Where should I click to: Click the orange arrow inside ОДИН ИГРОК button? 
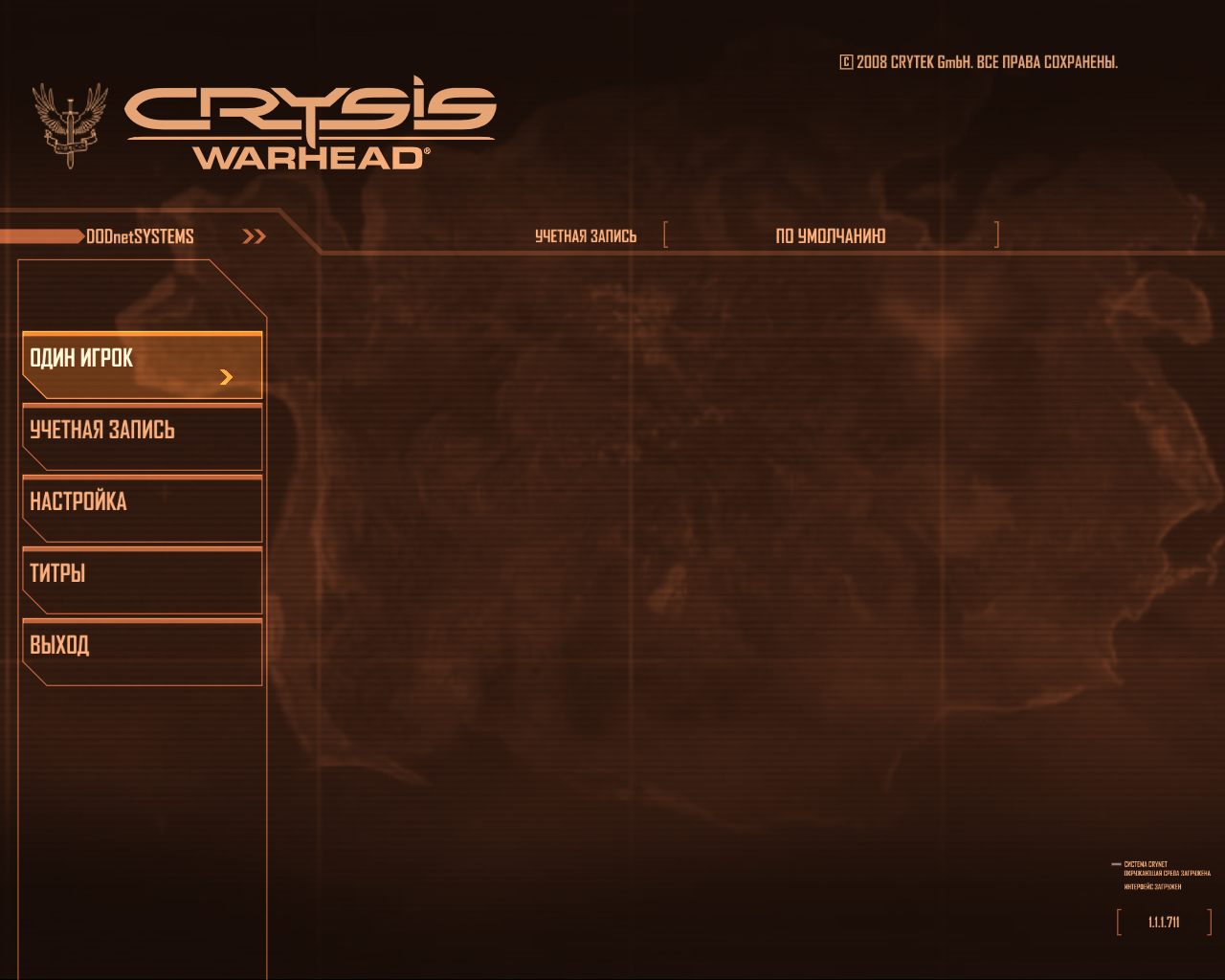coord(226,377)
